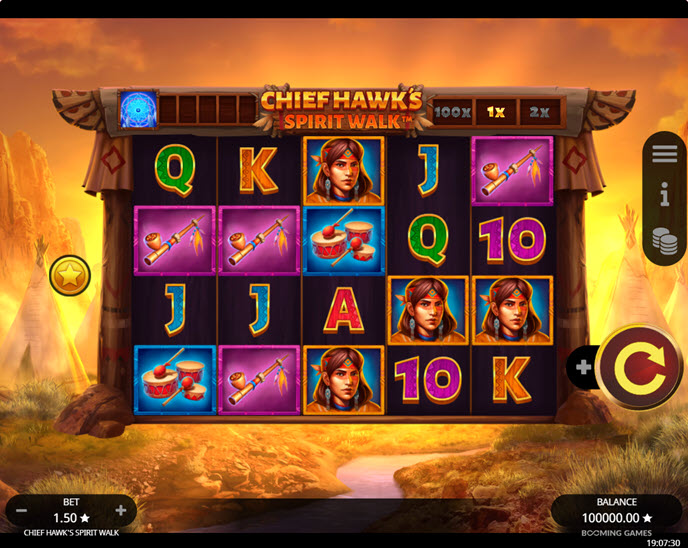Spin the reels with the circular arrow button

click(x=641, y=367)
